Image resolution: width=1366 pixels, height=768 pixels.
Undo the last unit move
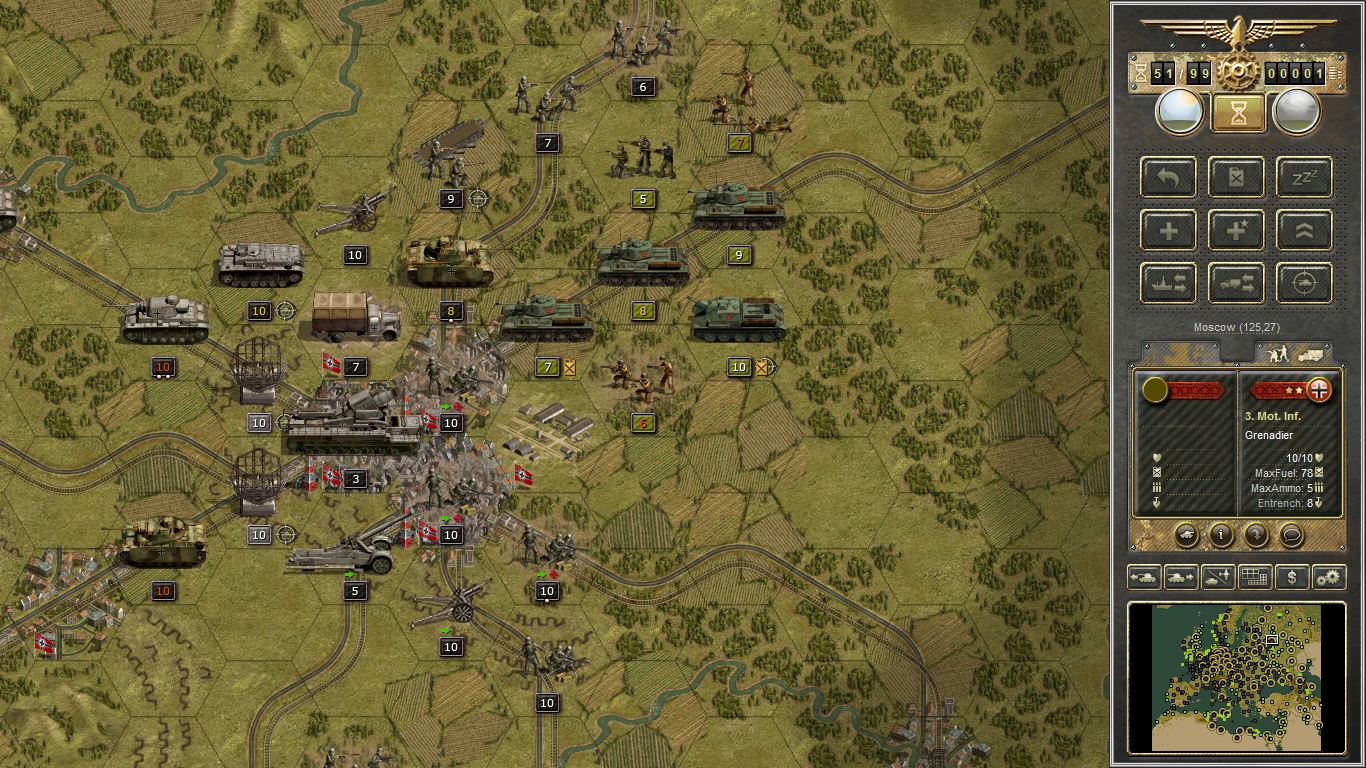(1168, 177)
